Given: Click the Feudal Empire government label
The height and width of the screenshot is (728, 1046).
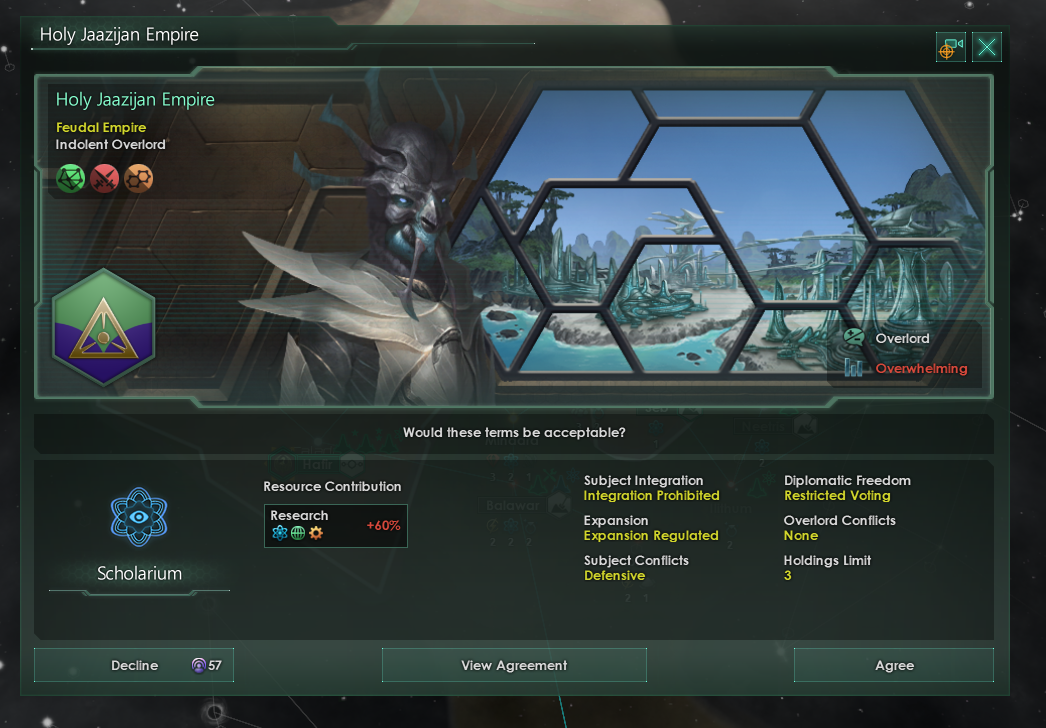Looking at the screenshot, I should pos(101,128).
